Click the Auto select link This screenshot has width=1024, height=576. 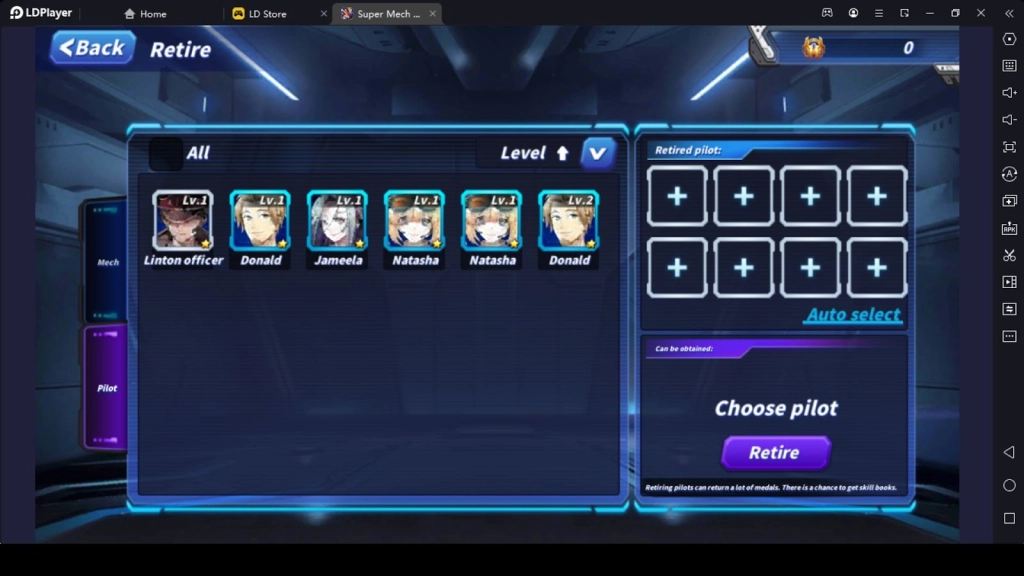click(853, 315)
